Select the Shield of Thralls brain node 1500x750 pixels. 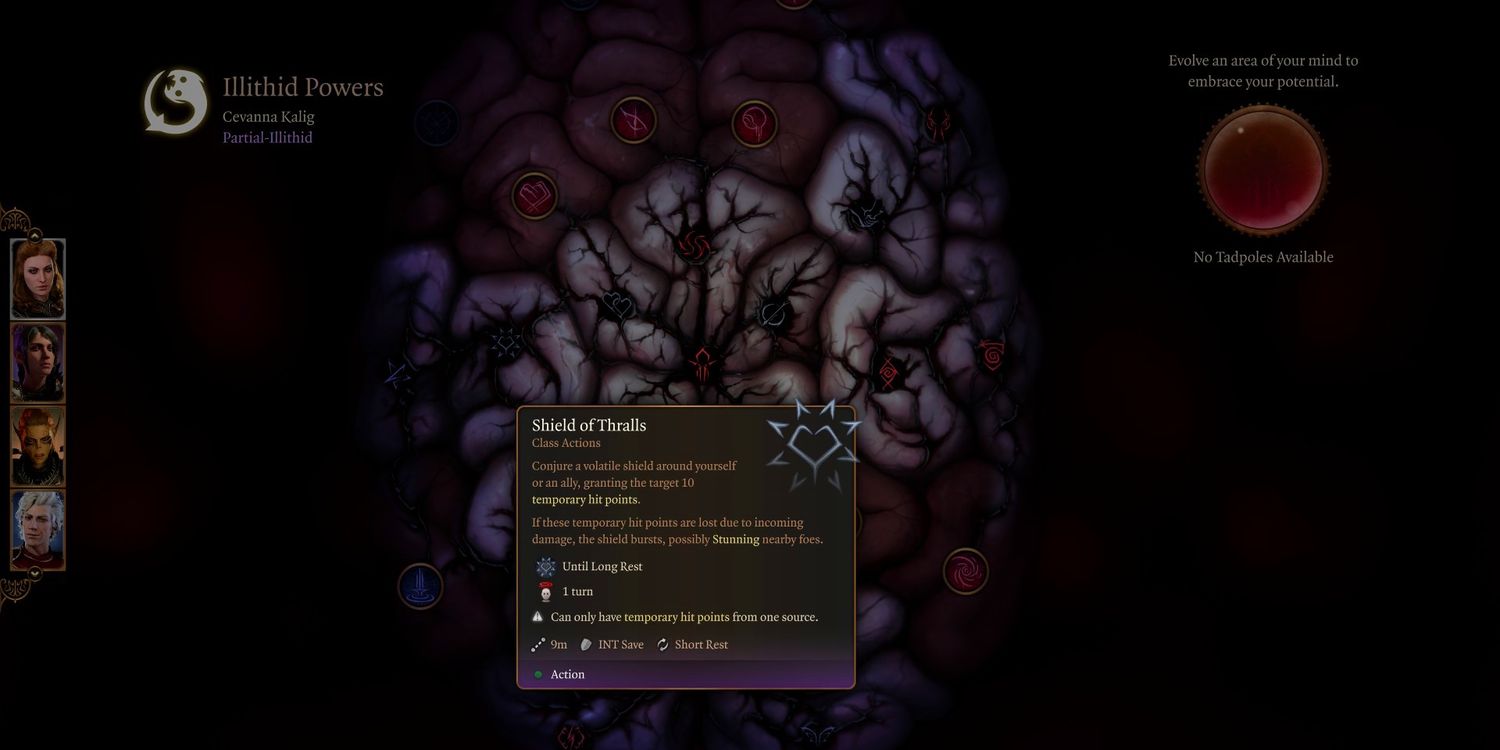[x=505, y=345]
